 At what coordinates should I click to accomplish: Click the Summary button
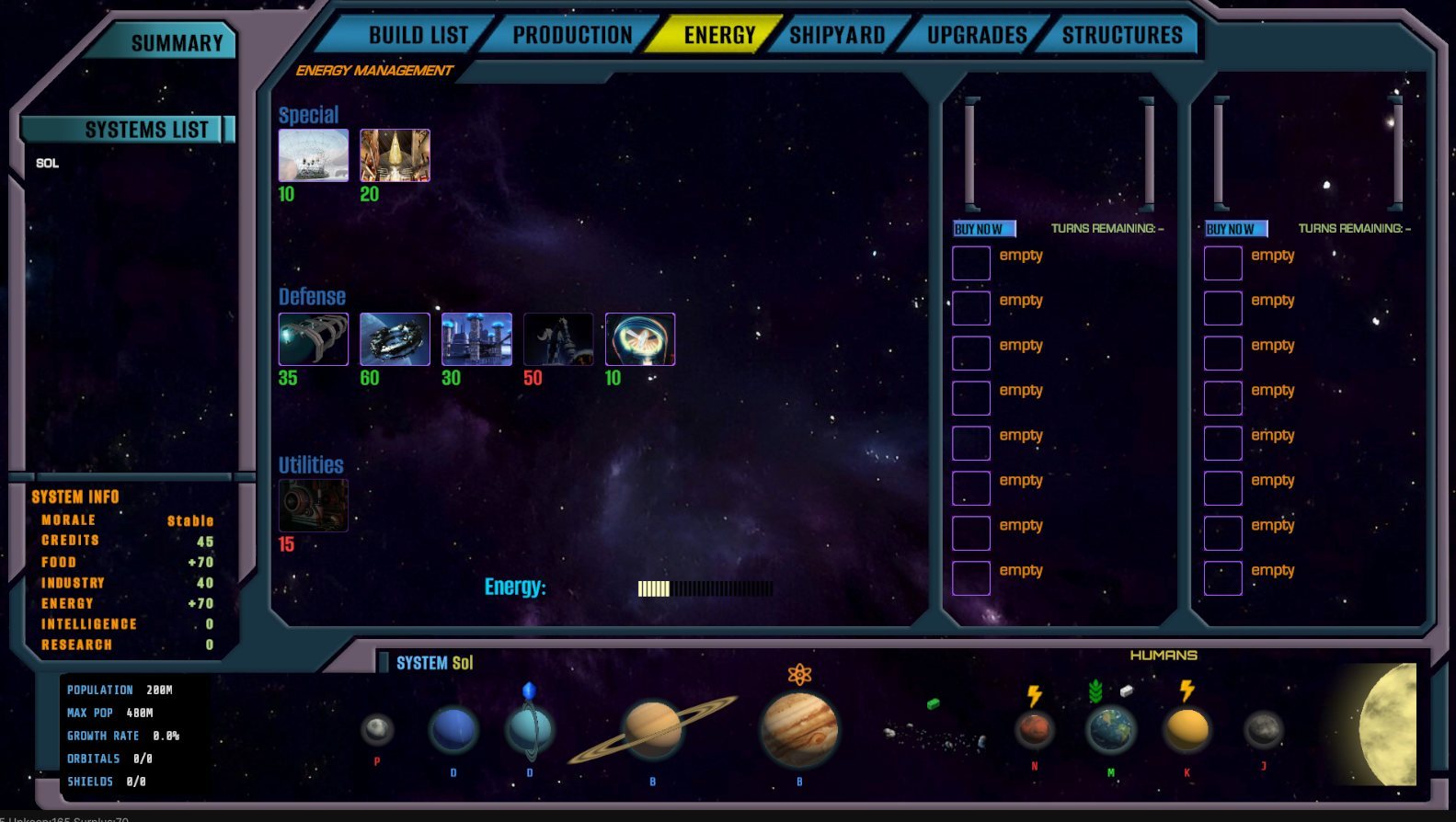point(177,43)
